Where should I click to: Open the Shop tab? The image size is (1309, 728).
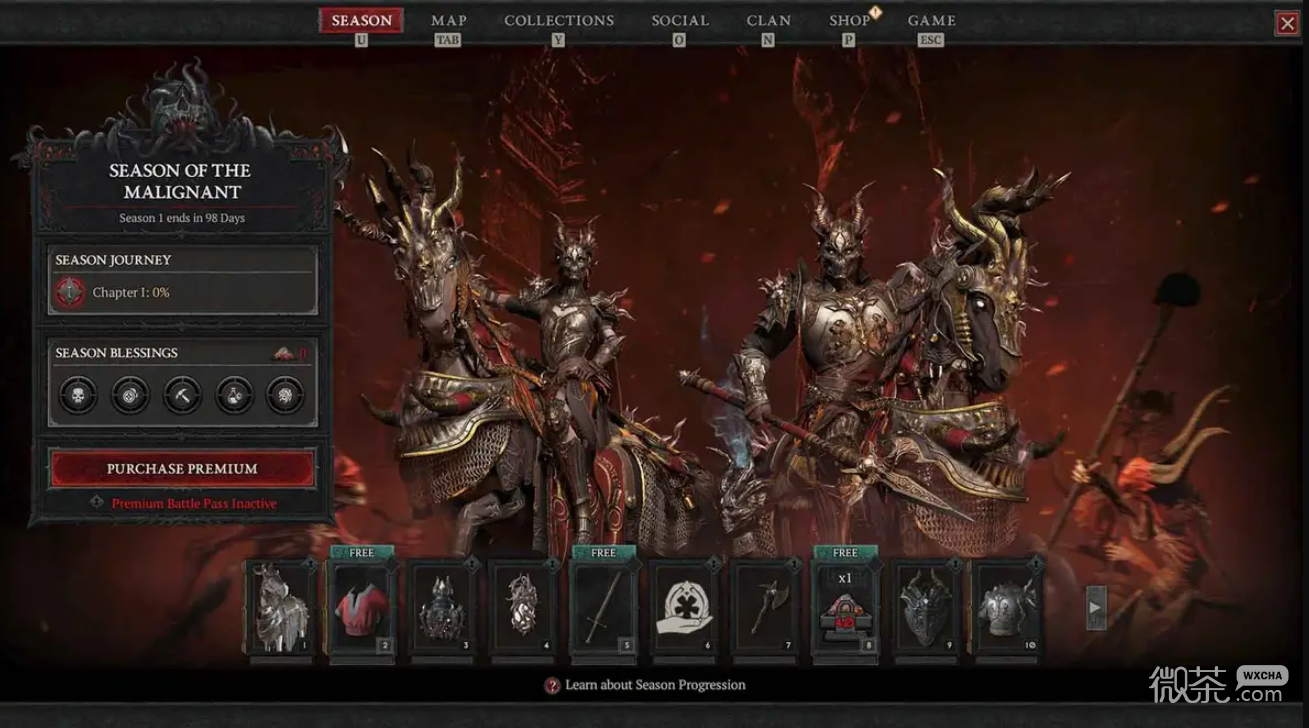pos(849,21)
